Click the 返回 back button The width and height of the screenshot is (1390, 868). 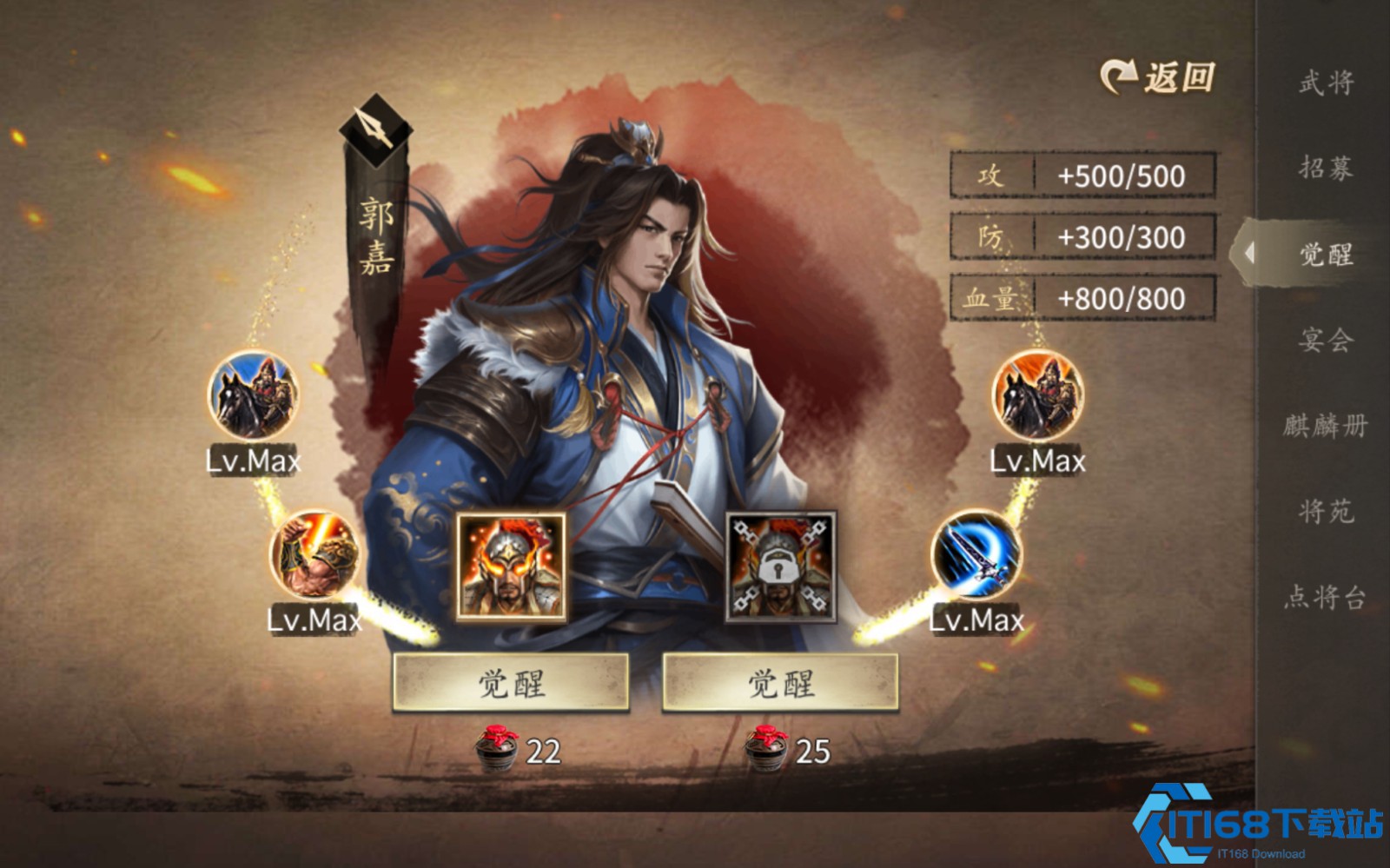[1158, 78]
